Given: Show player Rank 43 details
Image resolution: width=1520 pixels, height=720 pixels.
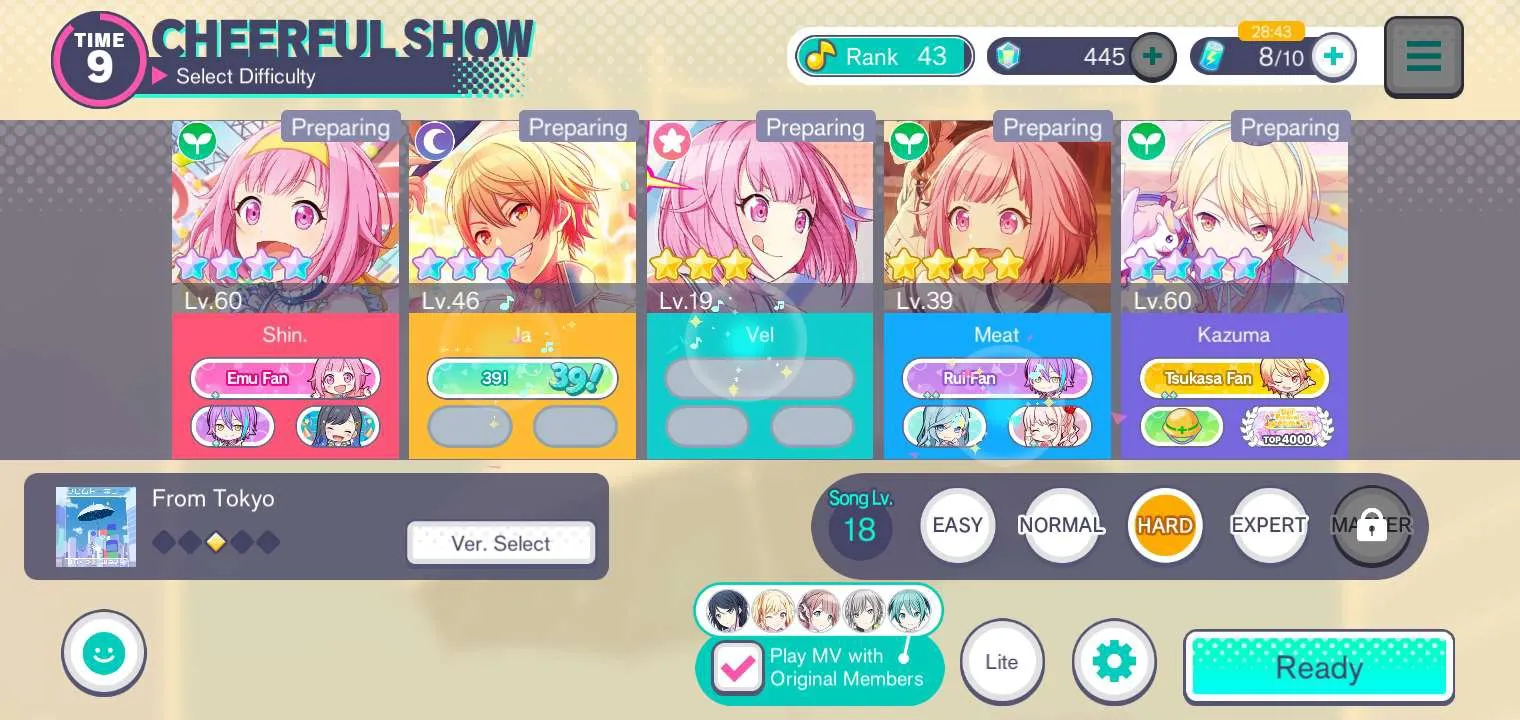Looking at the screenshot, I should pos(884,57).
